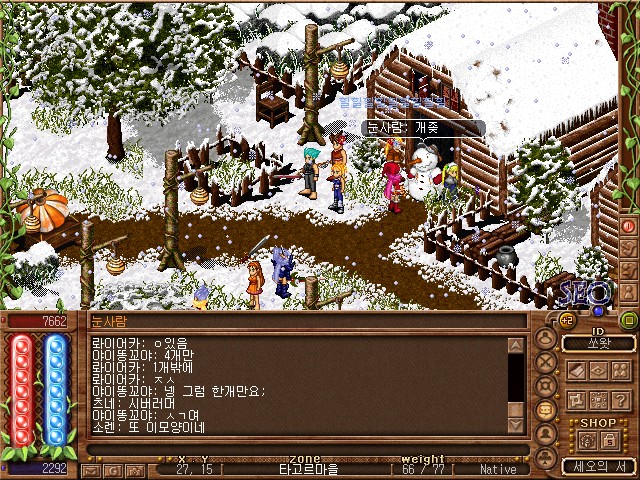
Task: Click the Native language indicator
Action: [498, 469]
